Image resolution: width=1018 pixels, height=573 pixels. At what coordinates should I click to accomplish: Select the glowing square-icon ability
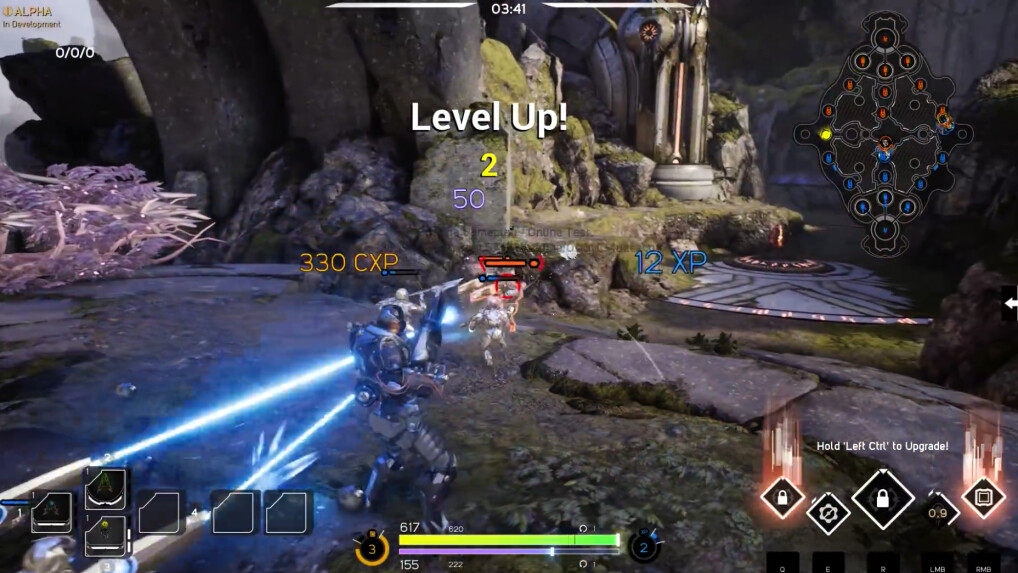tap(982, 497)
